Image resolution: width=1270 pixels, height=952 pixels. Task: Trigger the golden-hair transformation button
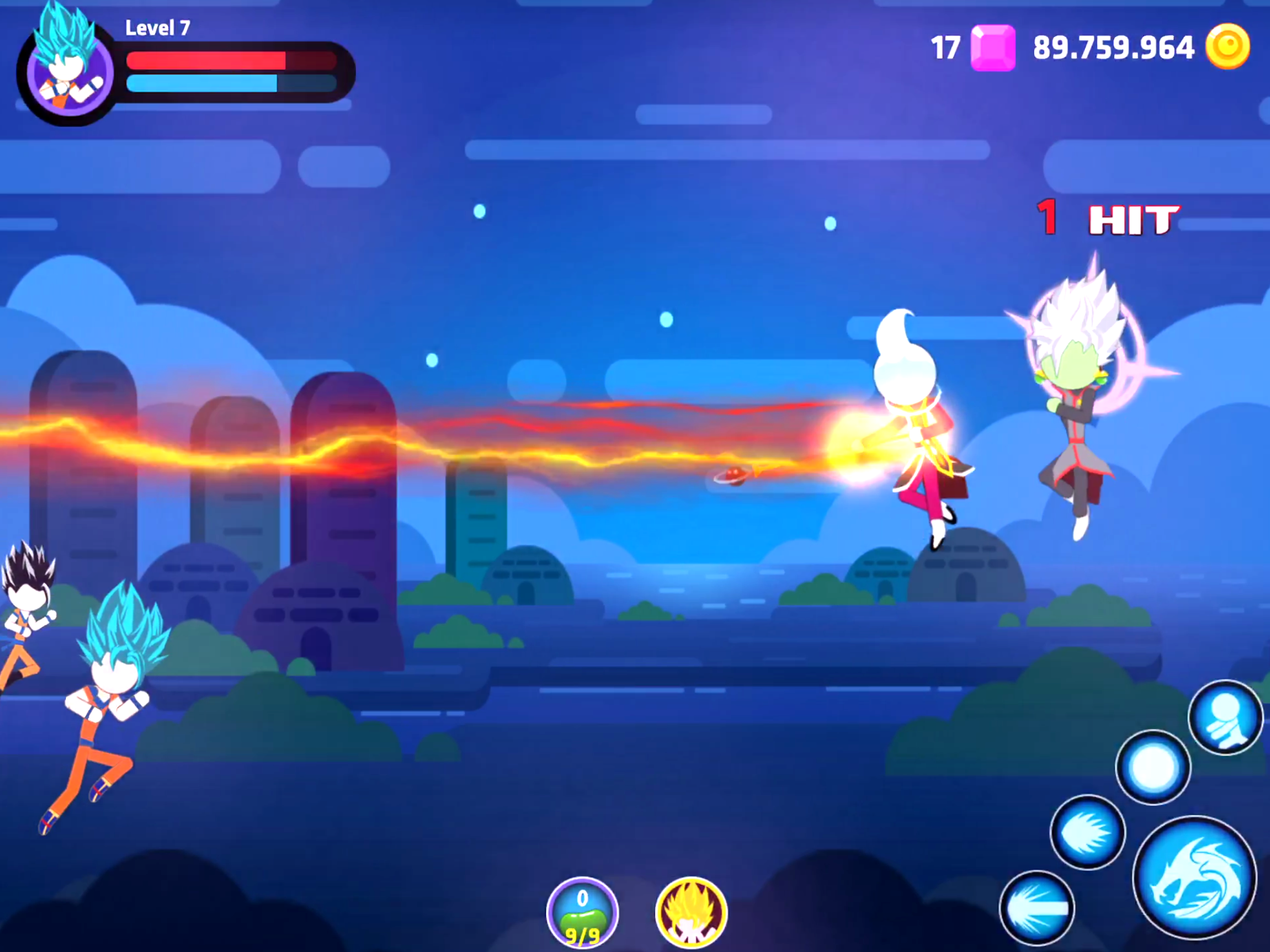pos(691,913)
